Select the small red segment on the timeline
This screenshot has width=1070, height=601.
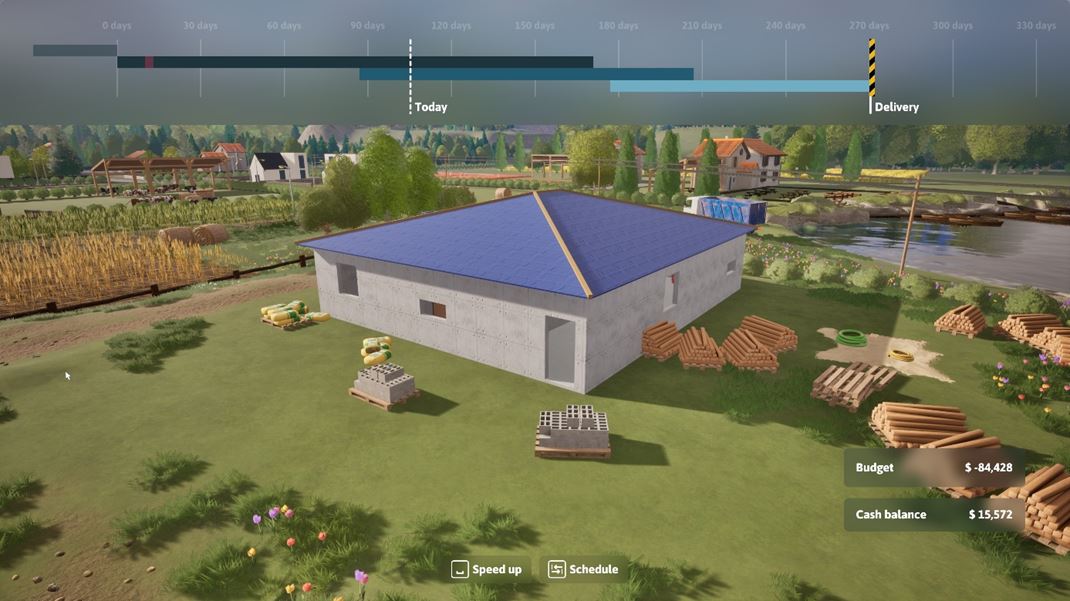coord(149,62)
